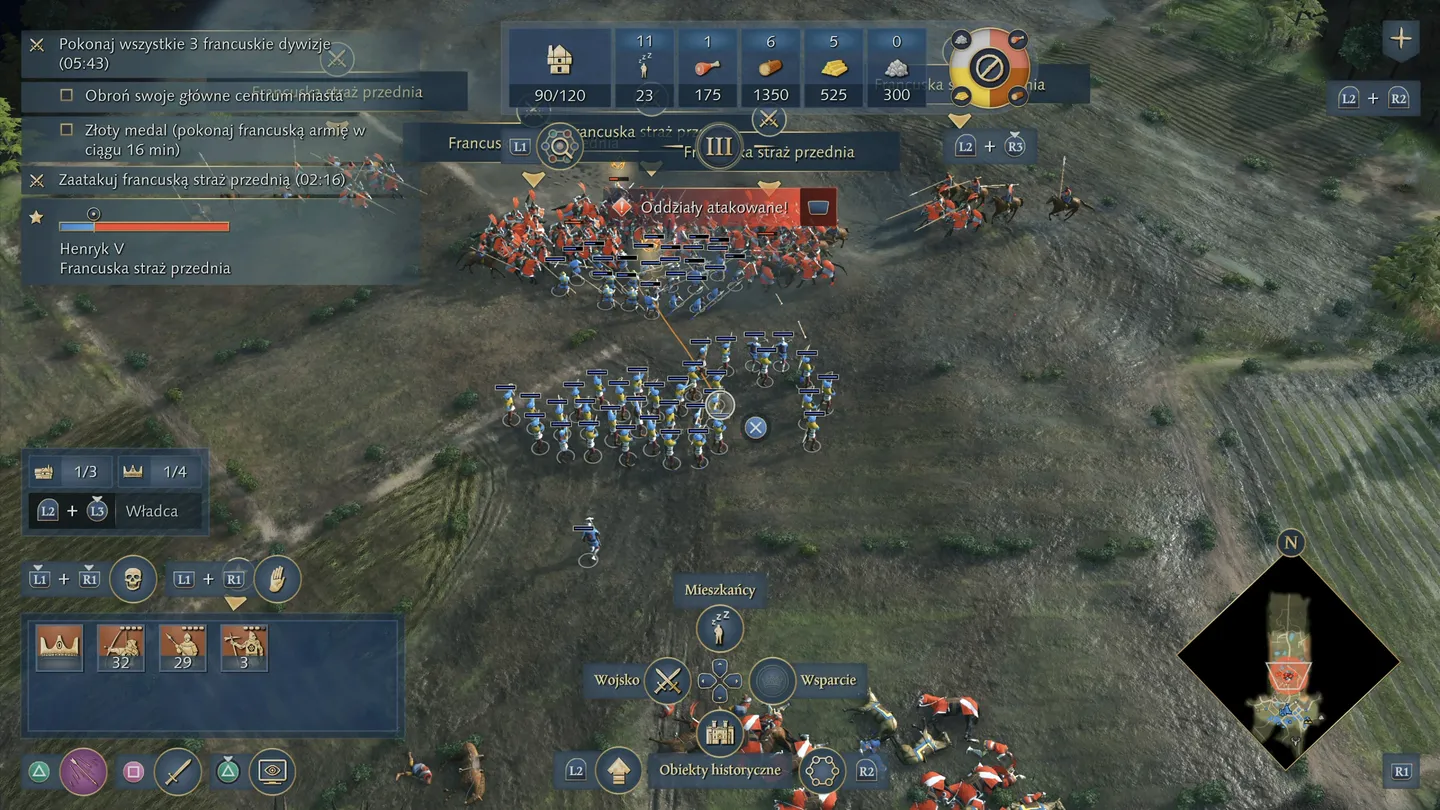
Task: Open the Obiekty historyczne castle shortcut
Action: tap(720, 735)
